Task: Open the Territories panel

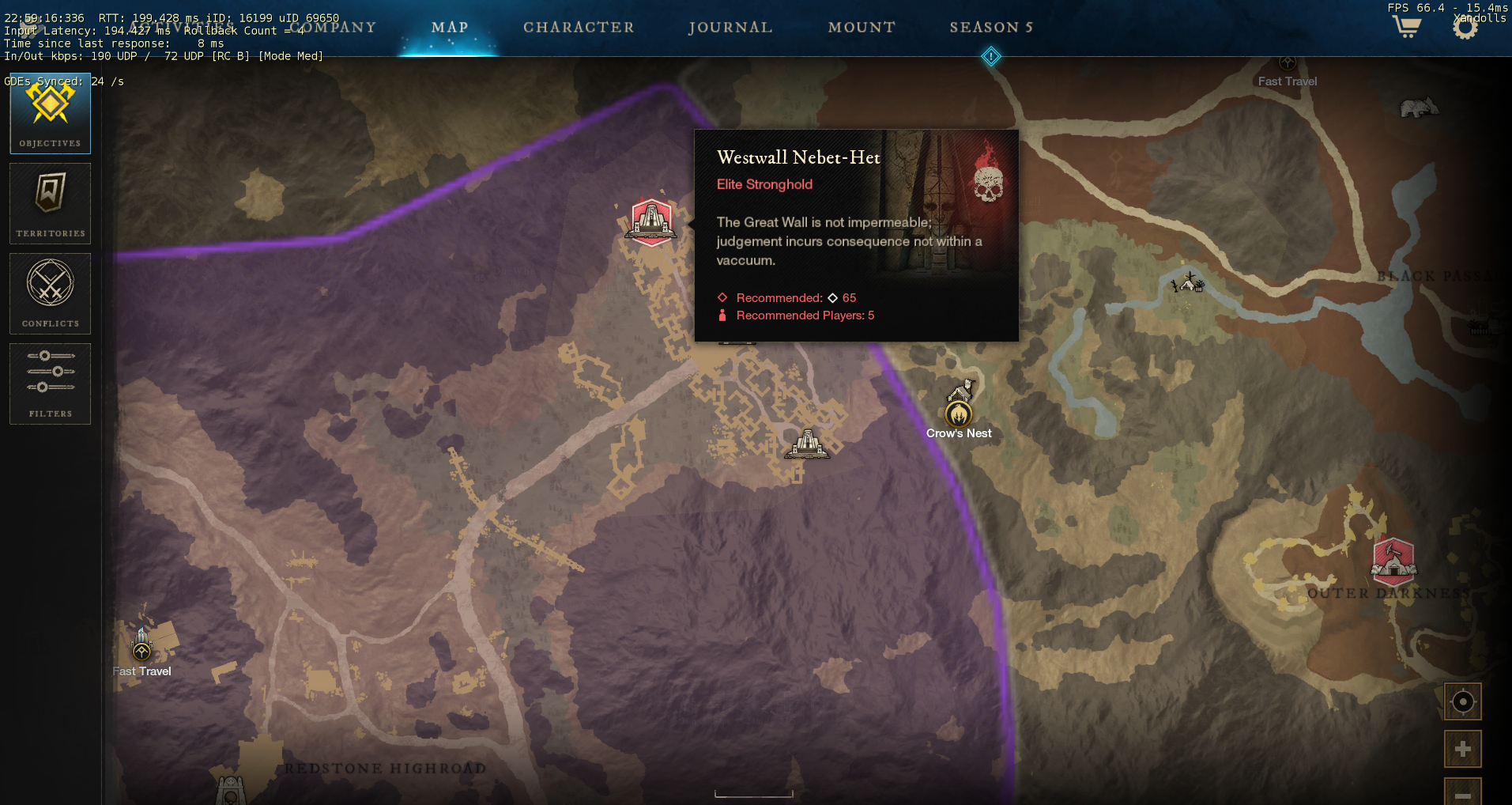Action: pos(51,203)
